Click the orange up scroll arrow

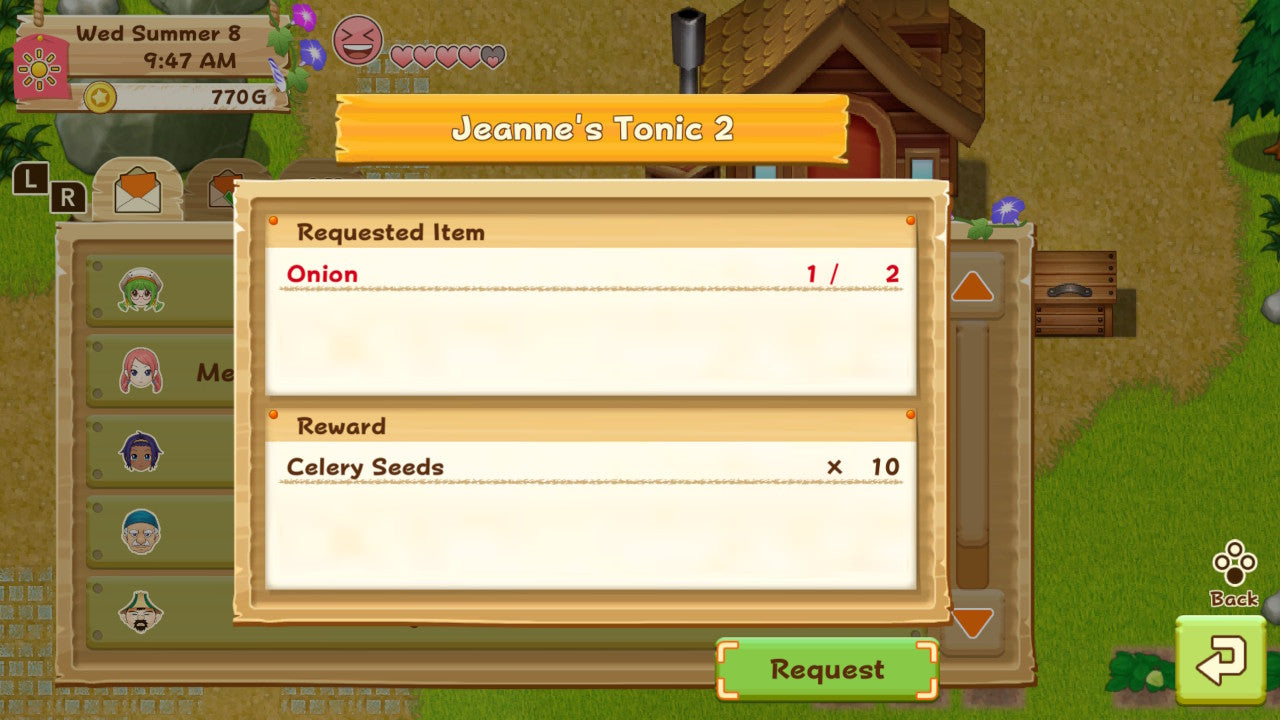click(973, 288)
